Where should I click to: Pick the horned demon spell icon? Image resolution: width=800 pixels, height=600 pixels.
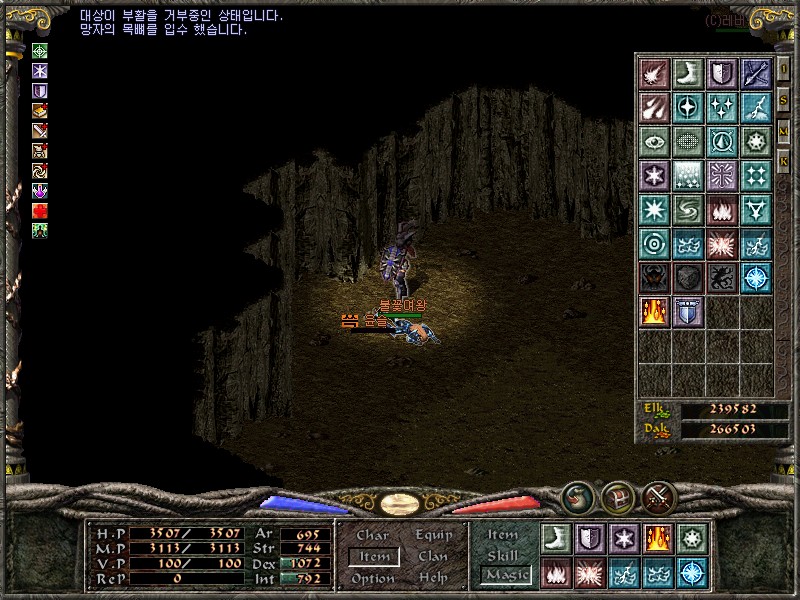click(654, 277)
